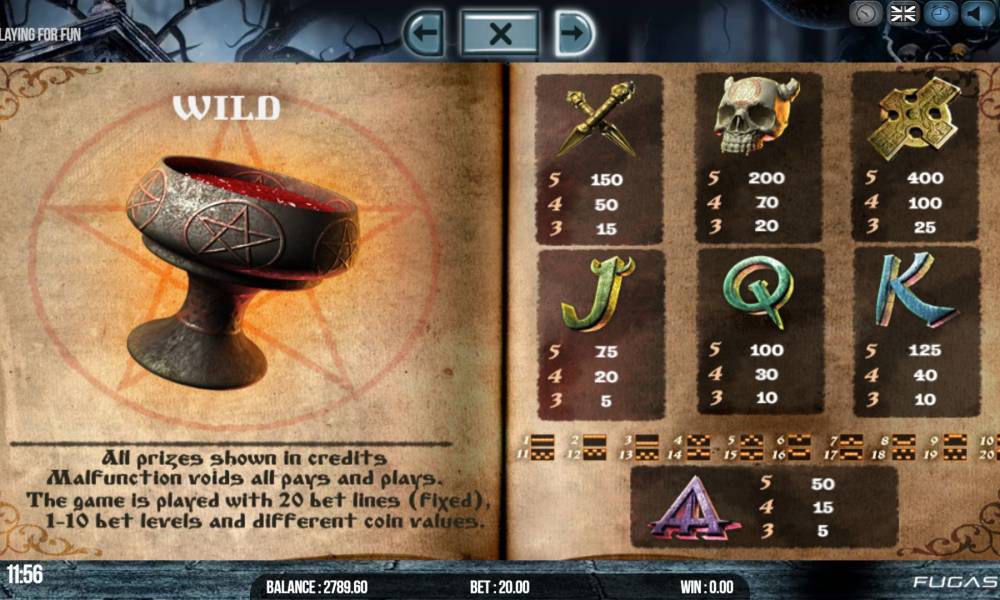Go to the next paytable page
The width and height of the screenshot is (1000, 600).
tap(575, 34)
